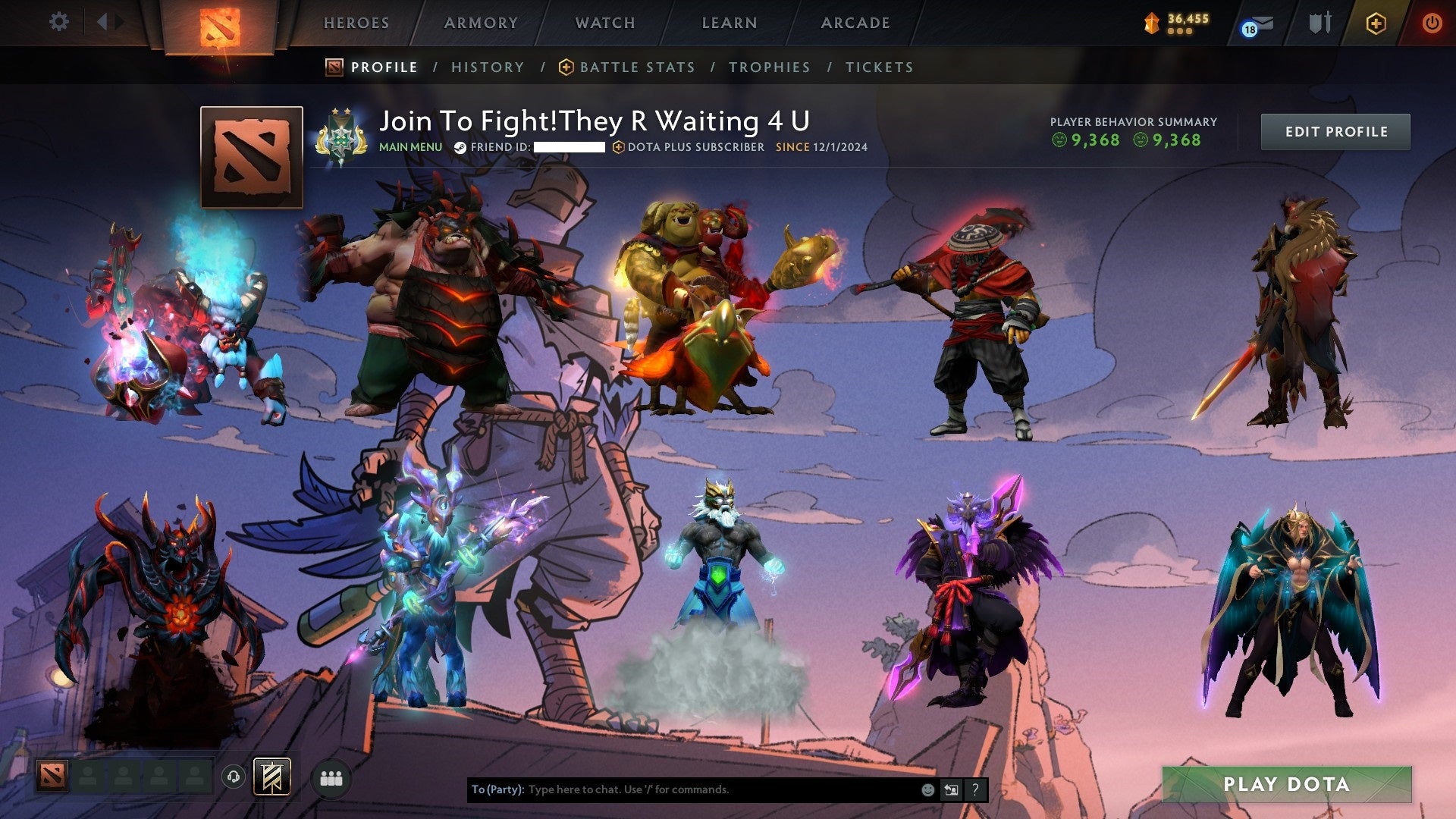Click the EDIT PROFILE button
Screen dimensions: 1456x819
coord(1335,130)
